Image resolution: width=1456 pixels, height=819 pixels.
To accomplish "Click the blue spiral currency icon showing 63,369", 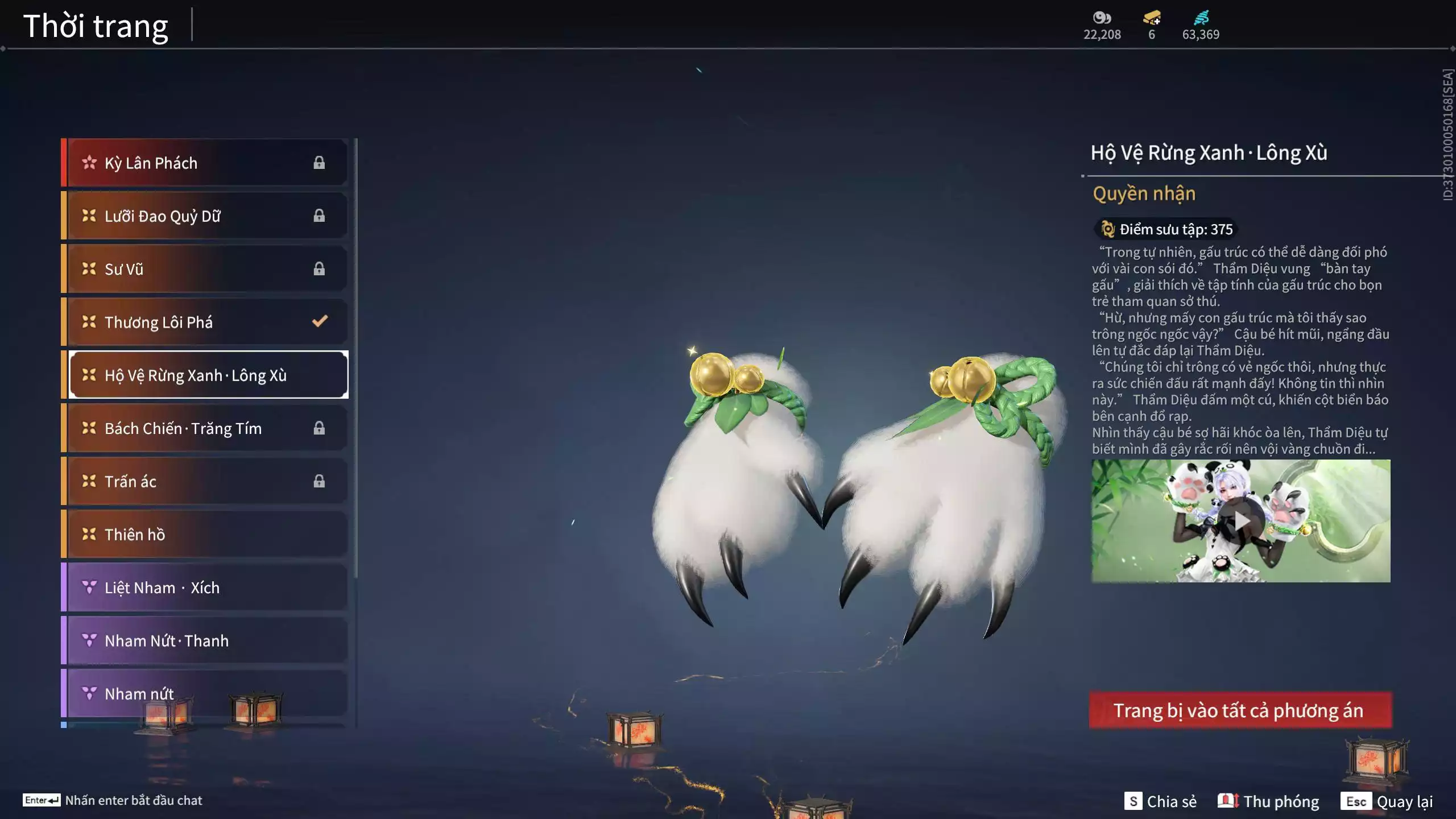I will click(1202, 18).
